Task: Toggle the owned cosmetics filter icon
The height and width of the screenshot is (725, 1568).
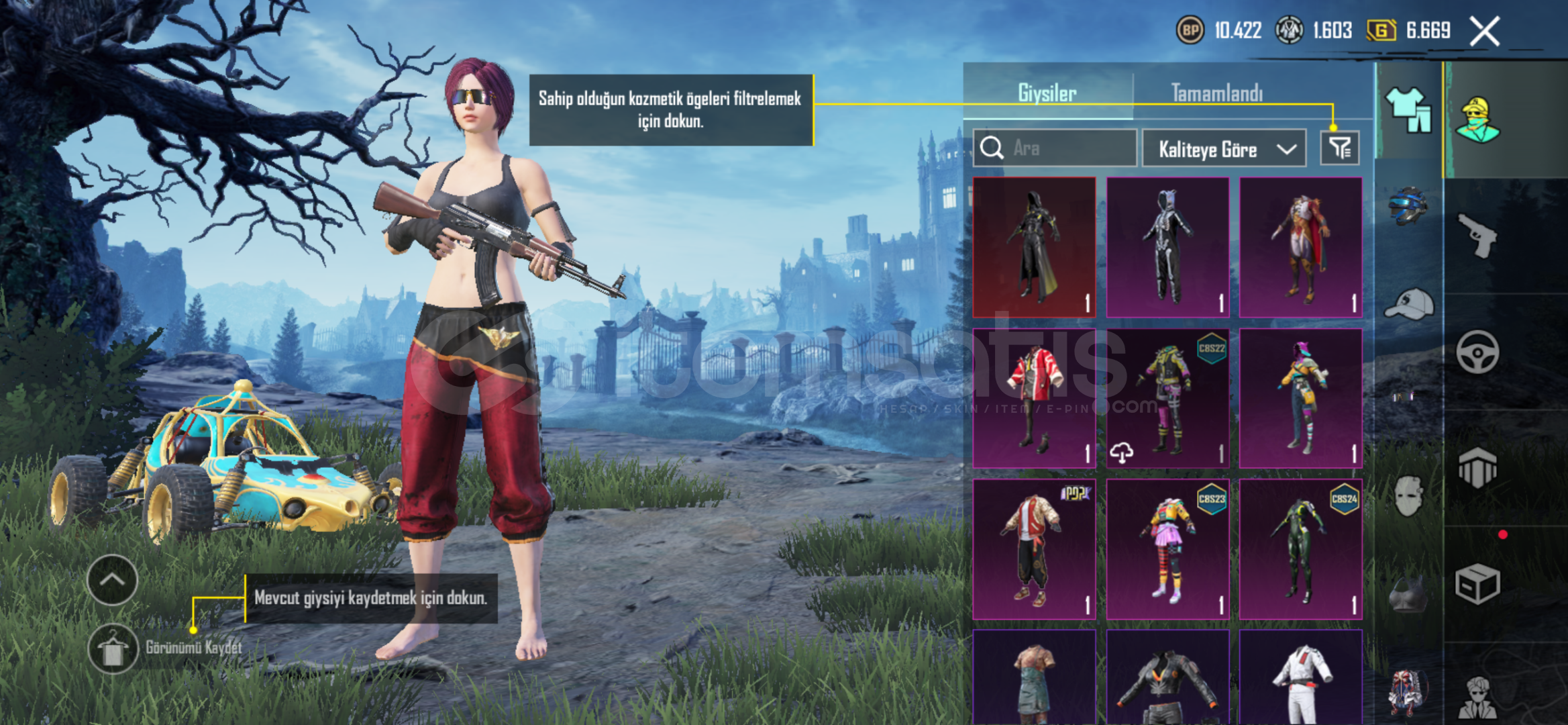Action: [x=1339, y=148]
